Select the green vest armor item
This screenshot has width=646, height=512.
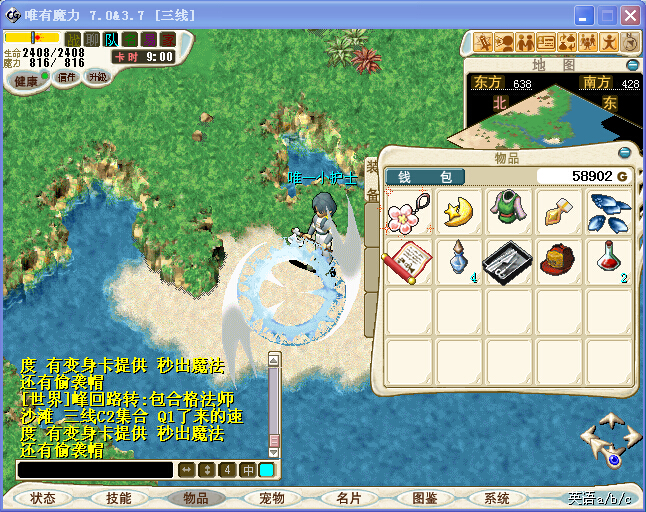point(509,212)
